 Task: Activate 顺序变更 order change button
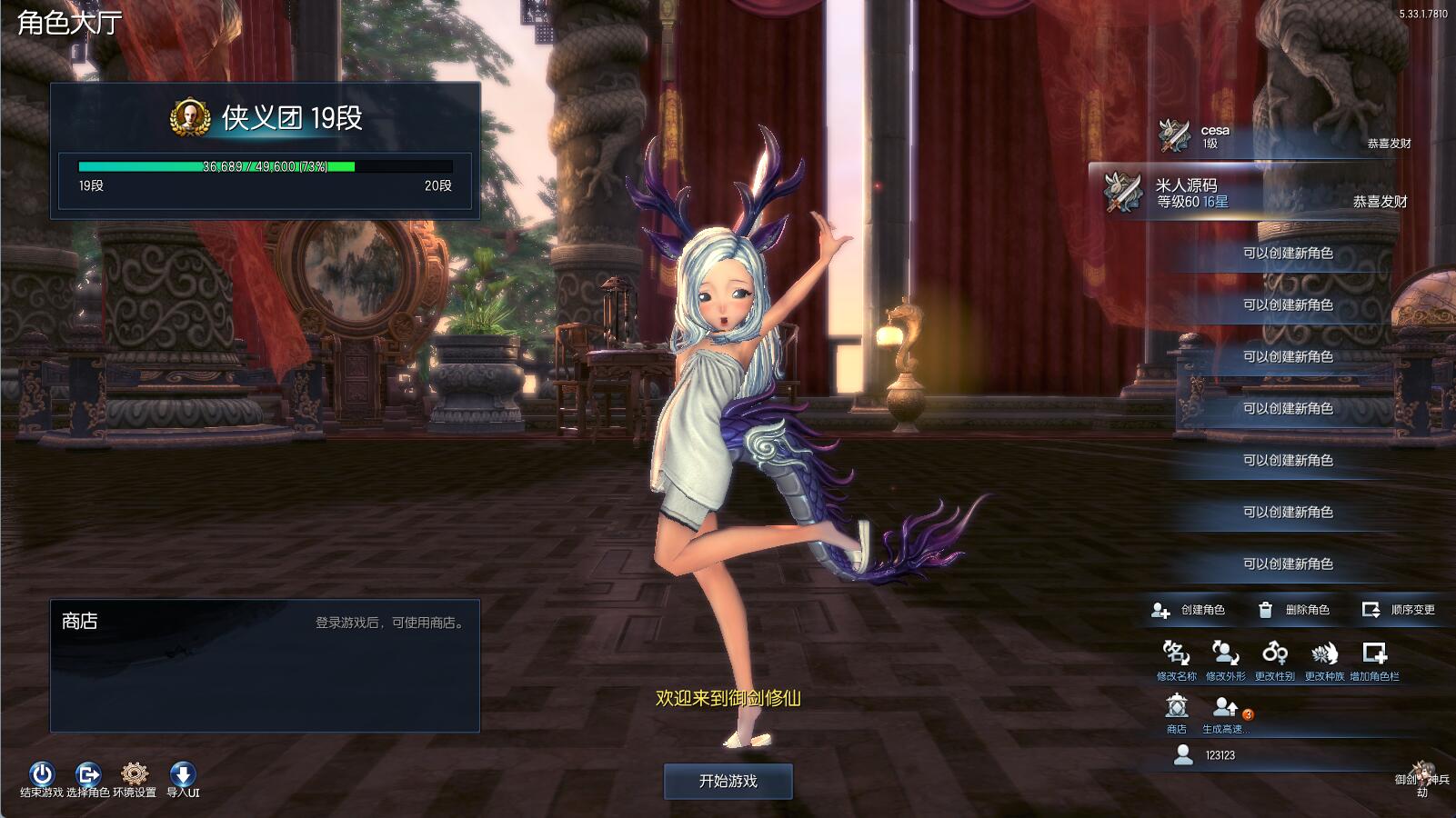1399,610
